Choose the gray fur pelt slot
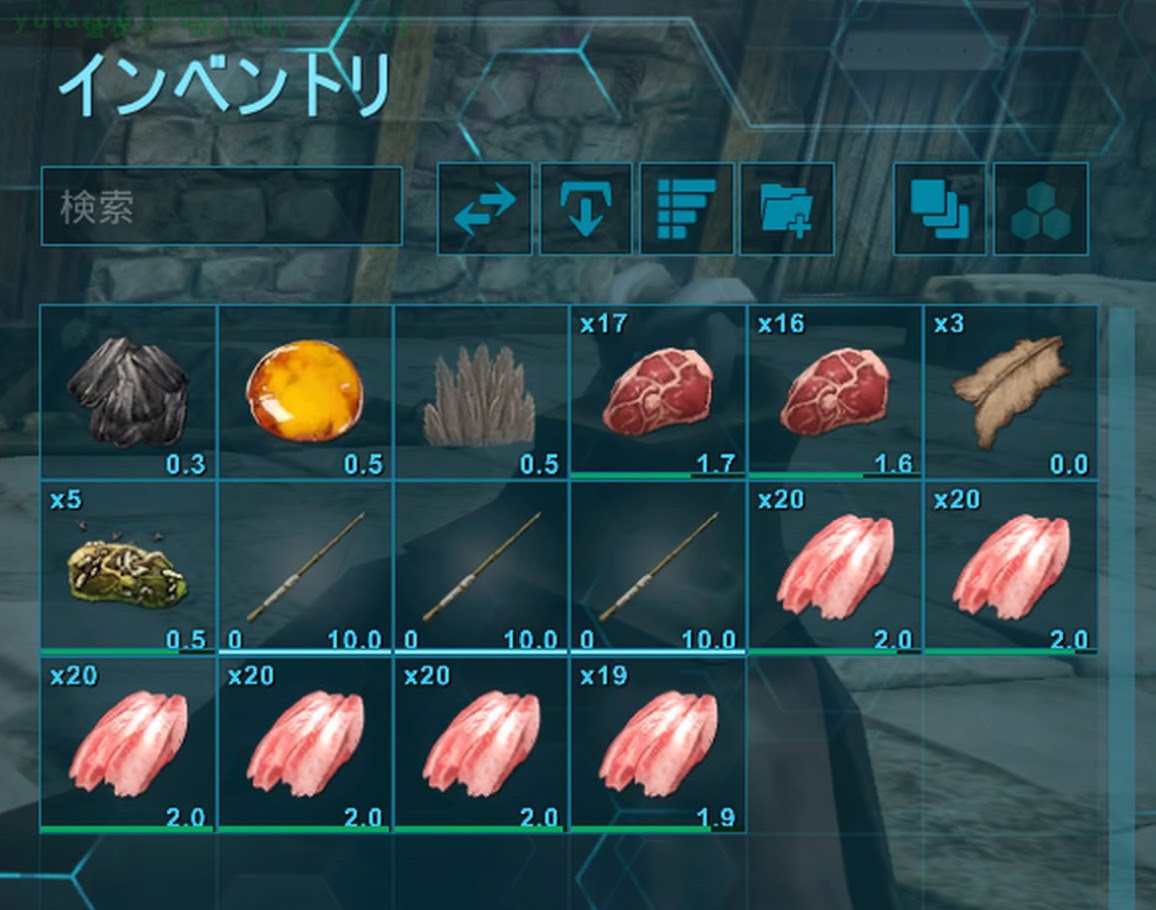 pos(481,392)
